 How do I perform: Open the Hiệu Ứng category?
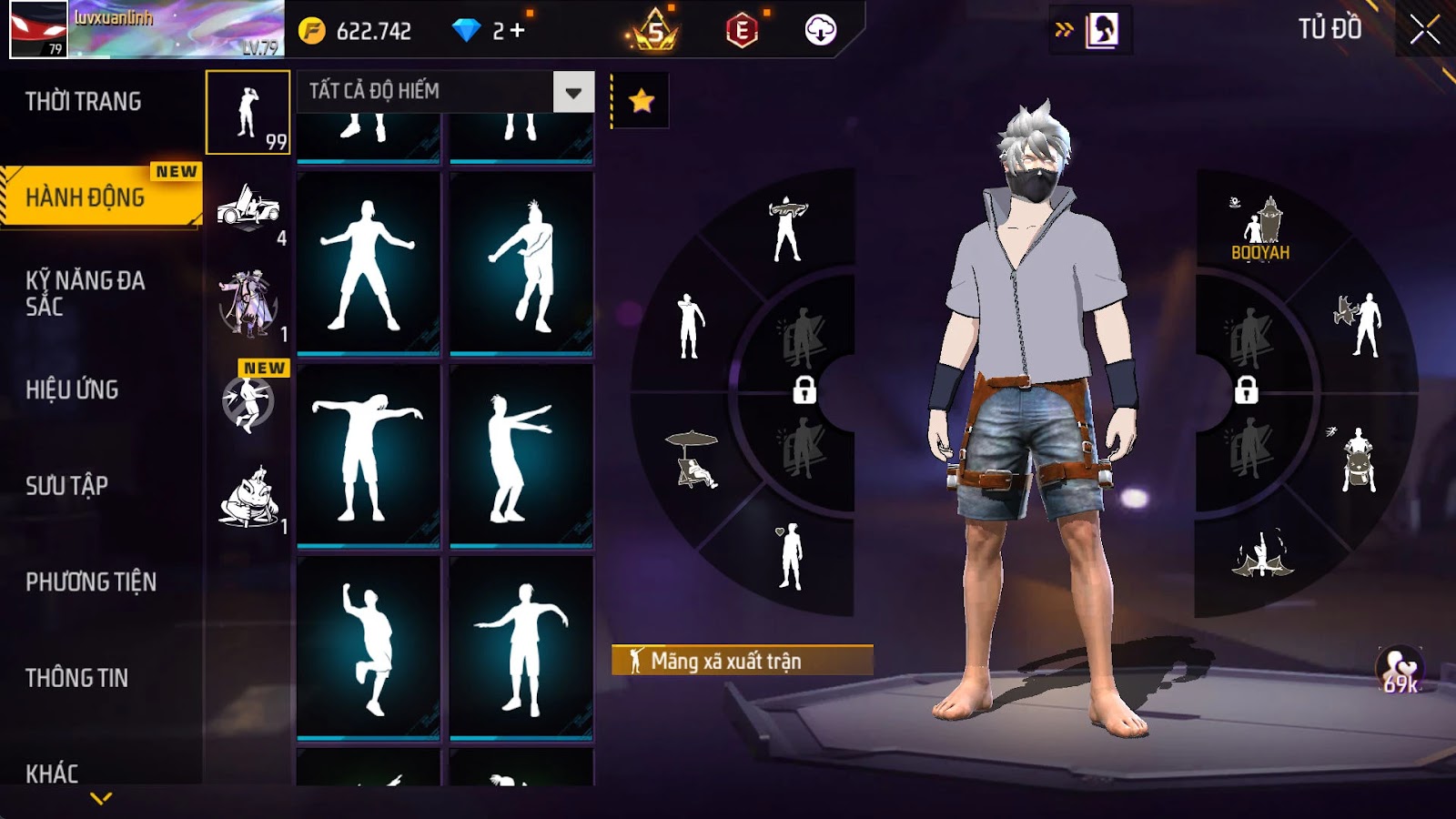[x=73, y=389]
